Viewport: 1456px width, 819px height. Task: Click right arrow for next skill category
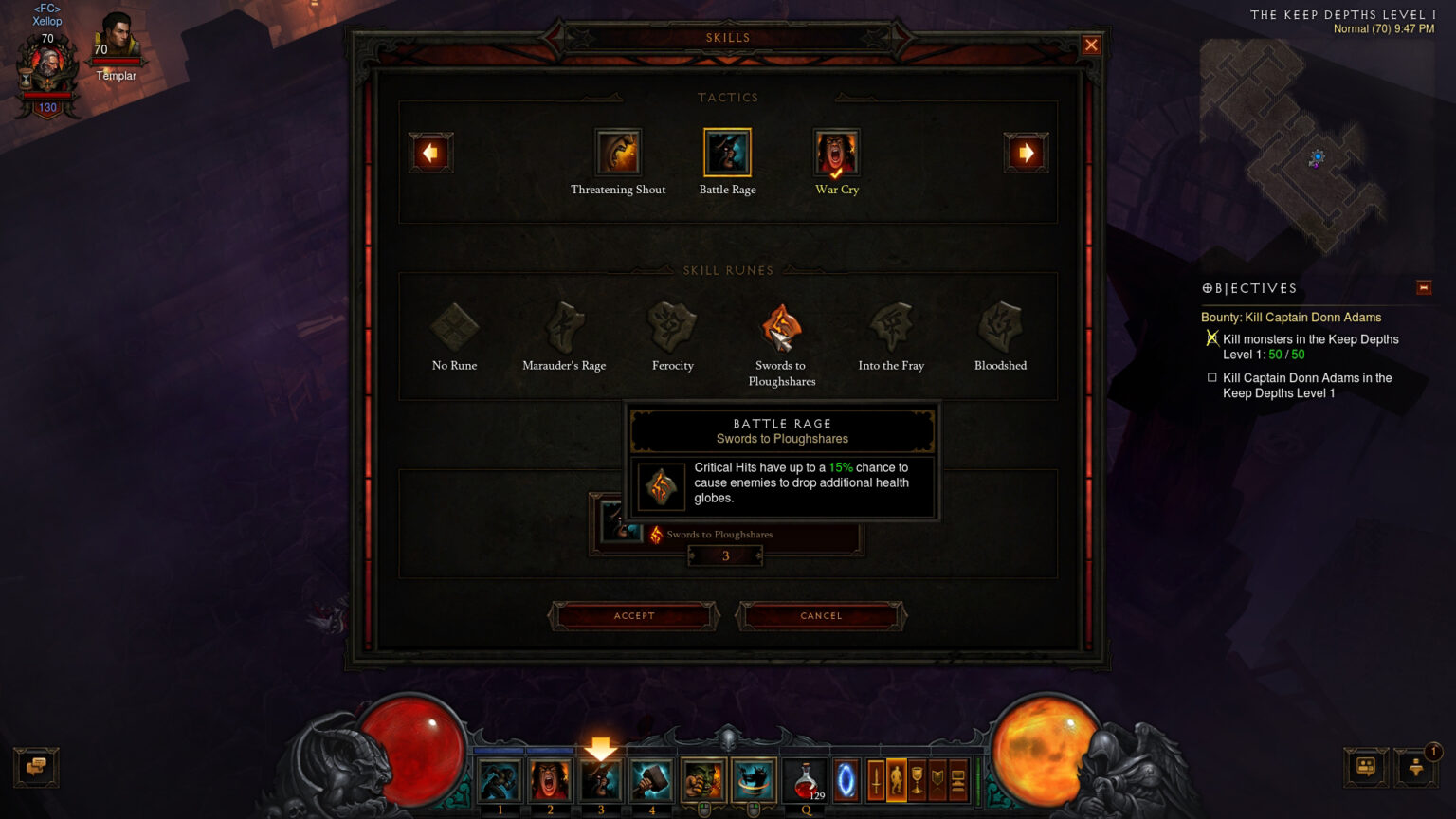coord(1027,151)
